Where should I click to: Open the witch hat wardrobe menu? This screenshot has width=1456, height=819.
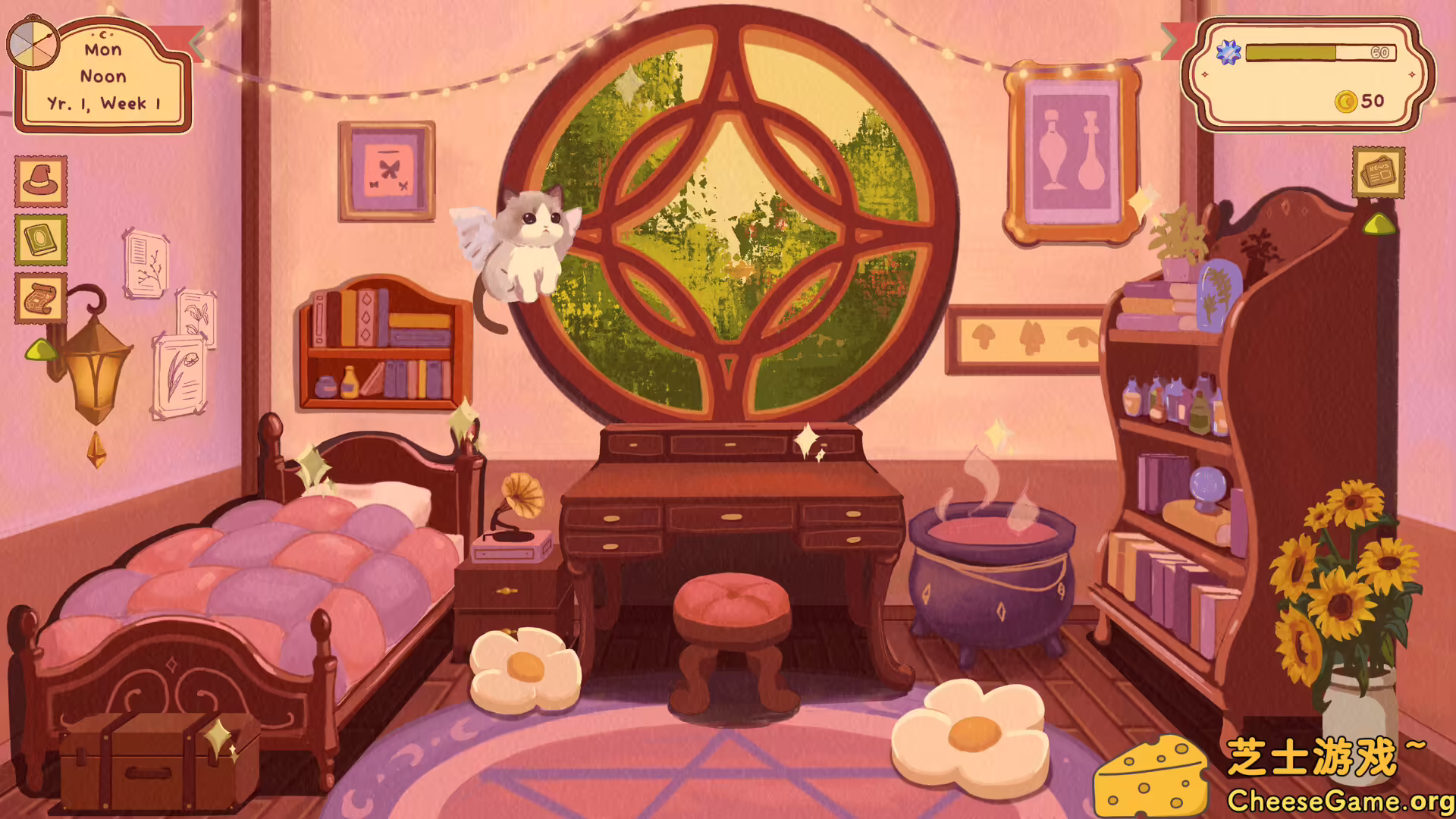click(40, 182)
